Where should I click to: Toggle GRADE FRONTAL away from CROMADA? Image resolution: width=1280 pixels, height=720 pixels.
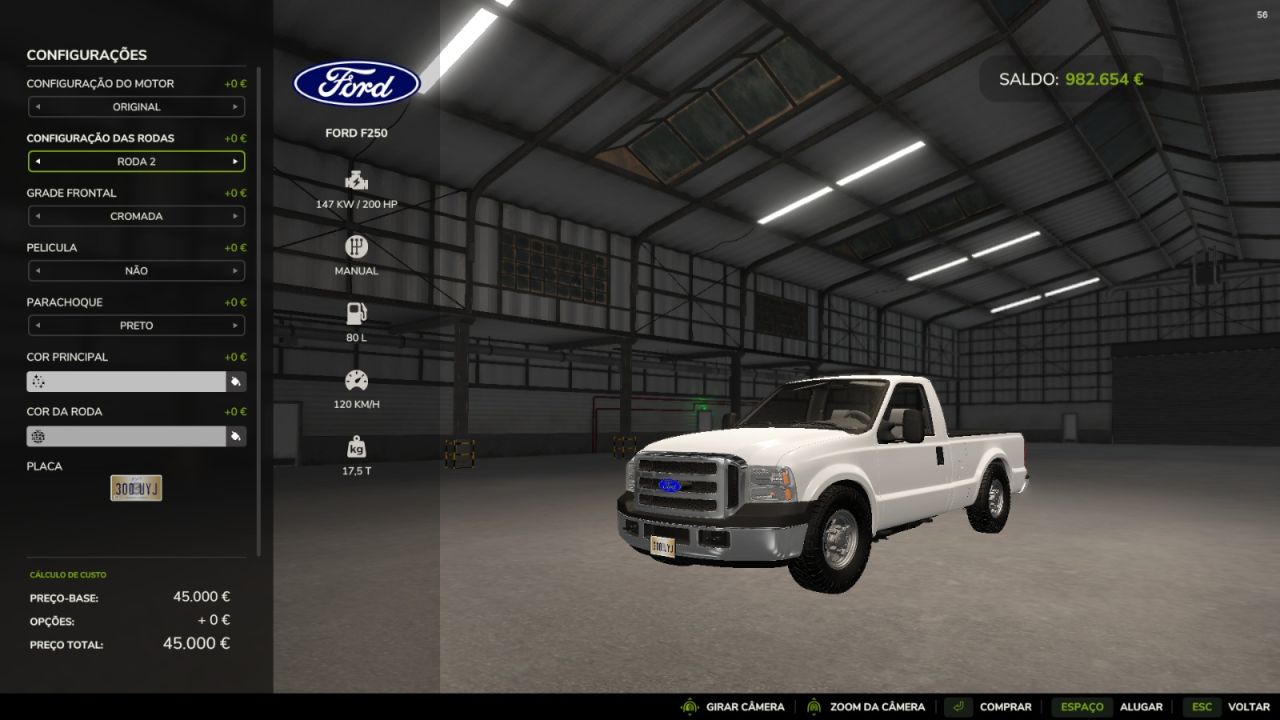pyautogui.click(x=236, y=216)
